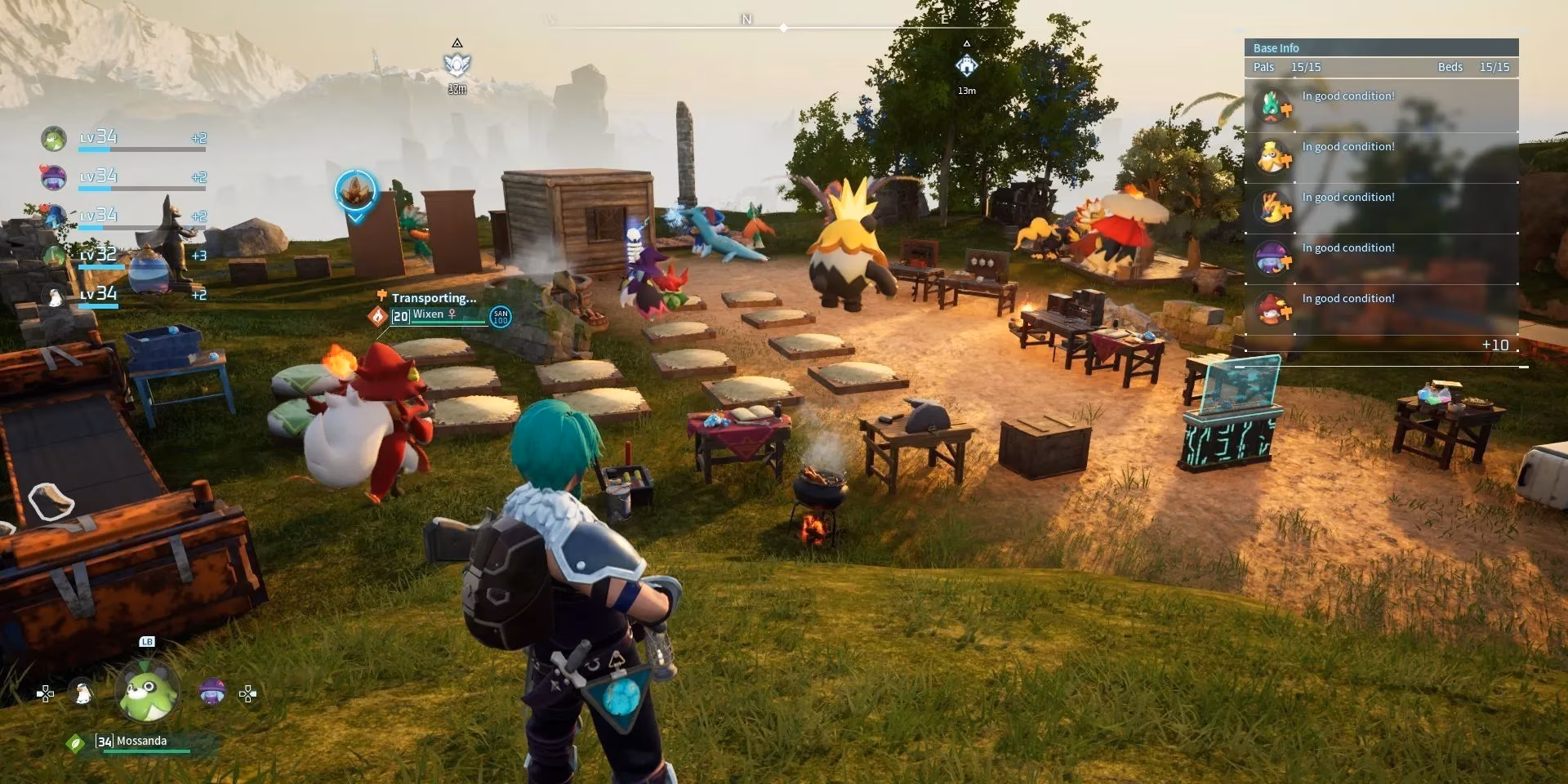Choose the yellow fox-like pal base row
This screenshot has height=784, width=1568.
[x=1380, y=208]
